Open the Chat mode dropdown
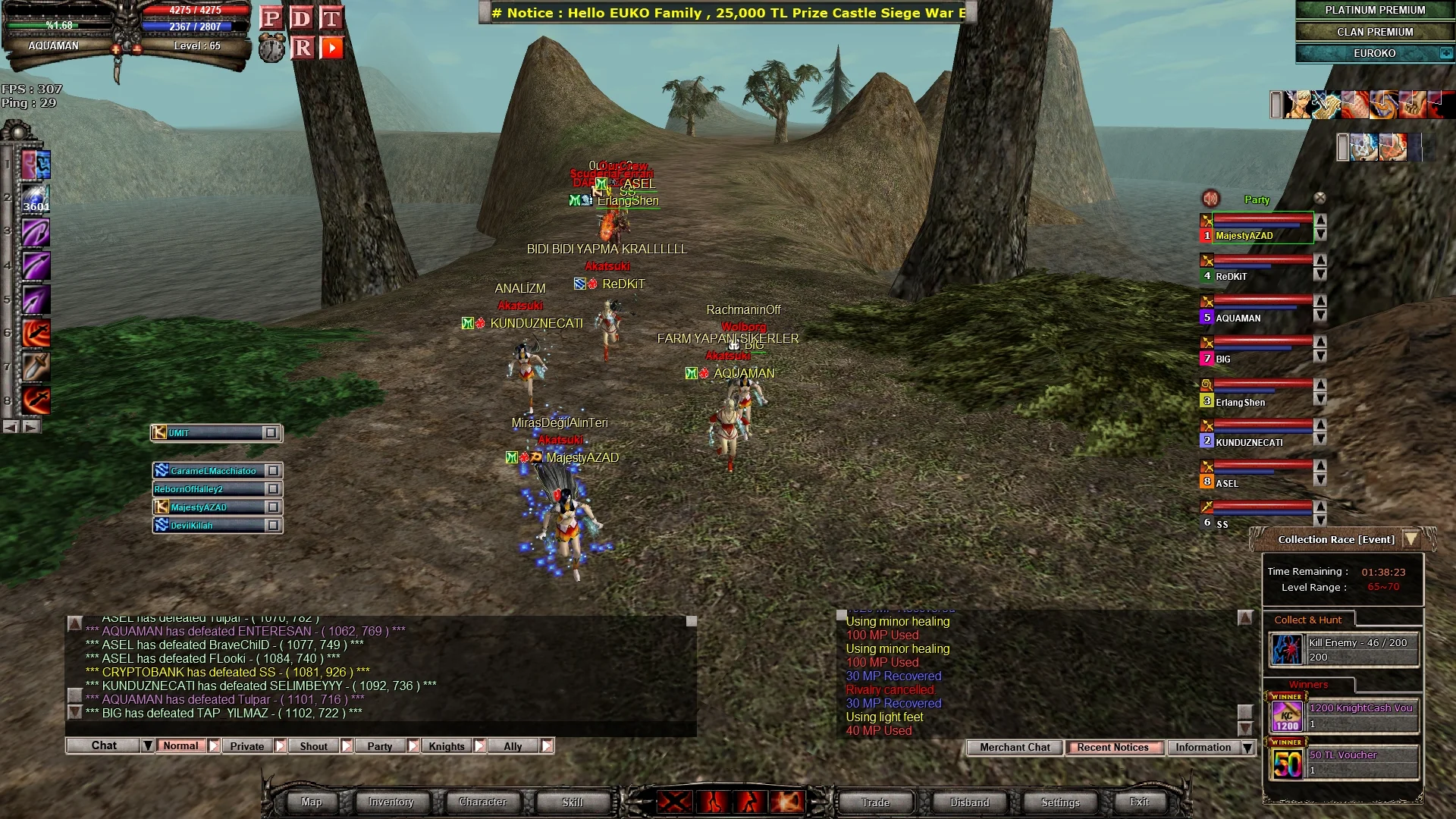Image resolution: width=1456 pixels, height=819 pixels. point(148,746)
